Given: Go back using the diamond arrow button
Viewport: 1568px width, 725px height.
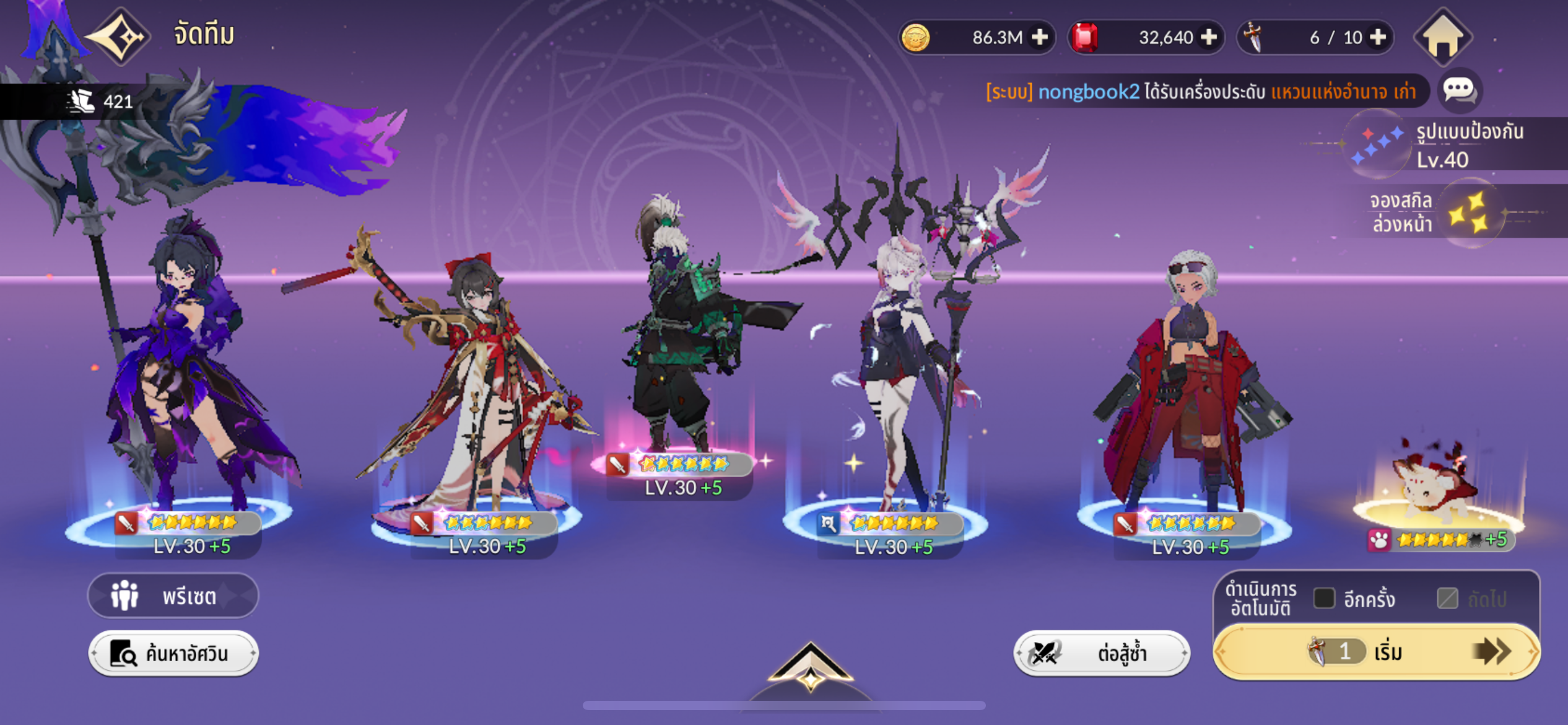Looking at the screenshot, I should click(x=119, y=37).
